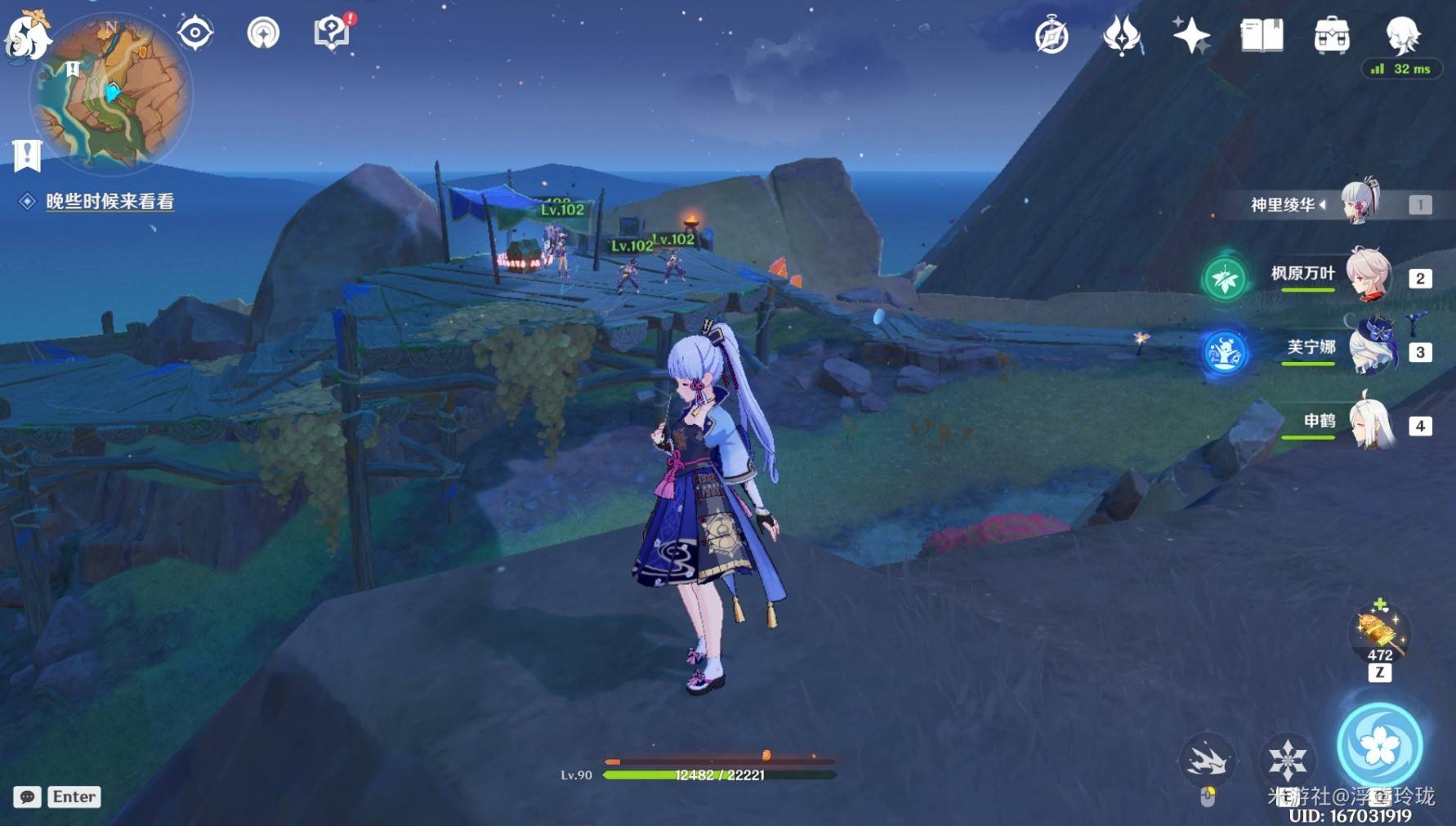This screenshot has height=826, width=1456.
Task: Use the food skewer quick item
Action: pos(1380,632)
